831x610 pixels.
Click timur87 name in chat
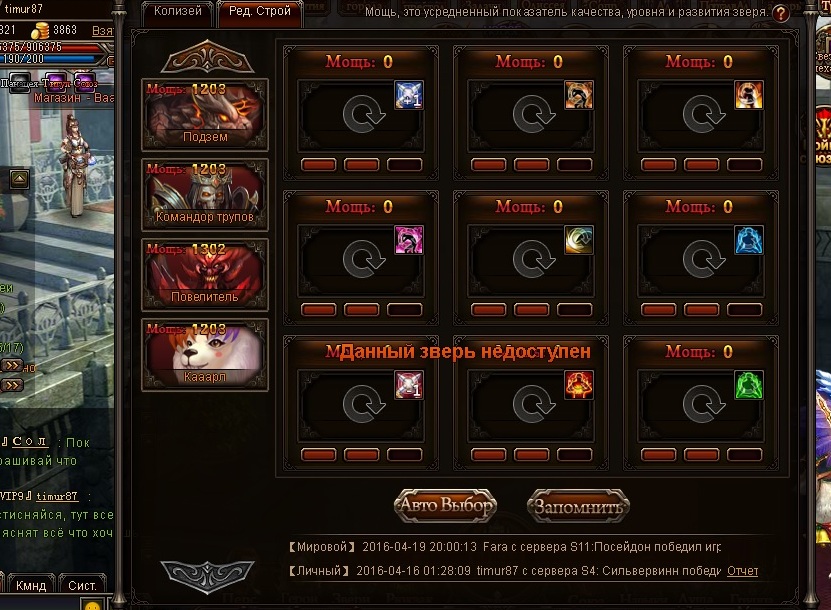coord(58,496)
